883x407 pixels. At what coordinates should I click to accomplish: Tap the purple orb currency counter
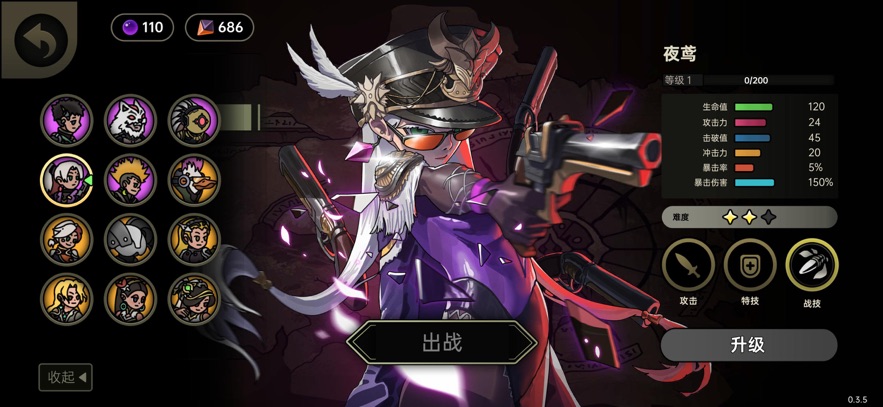click(142, 27)
